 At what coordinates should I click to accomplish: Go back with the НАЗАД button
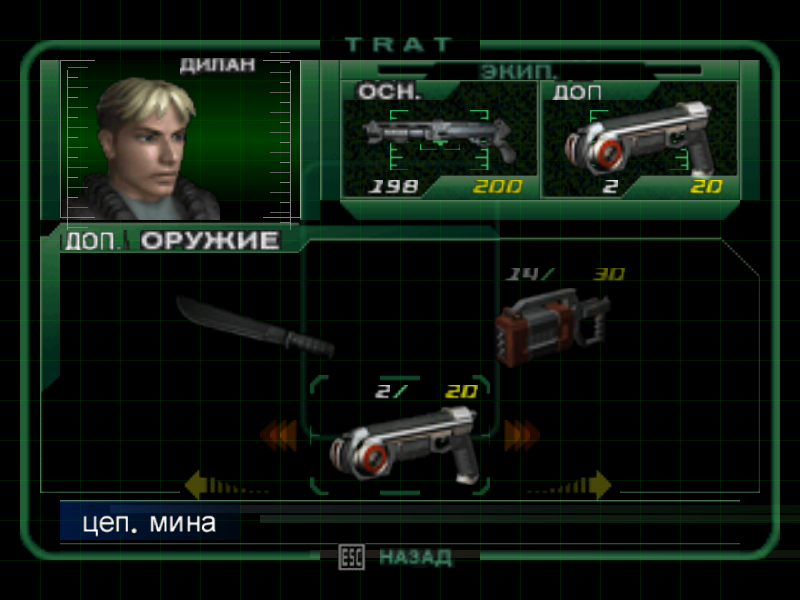click(400, 556)
